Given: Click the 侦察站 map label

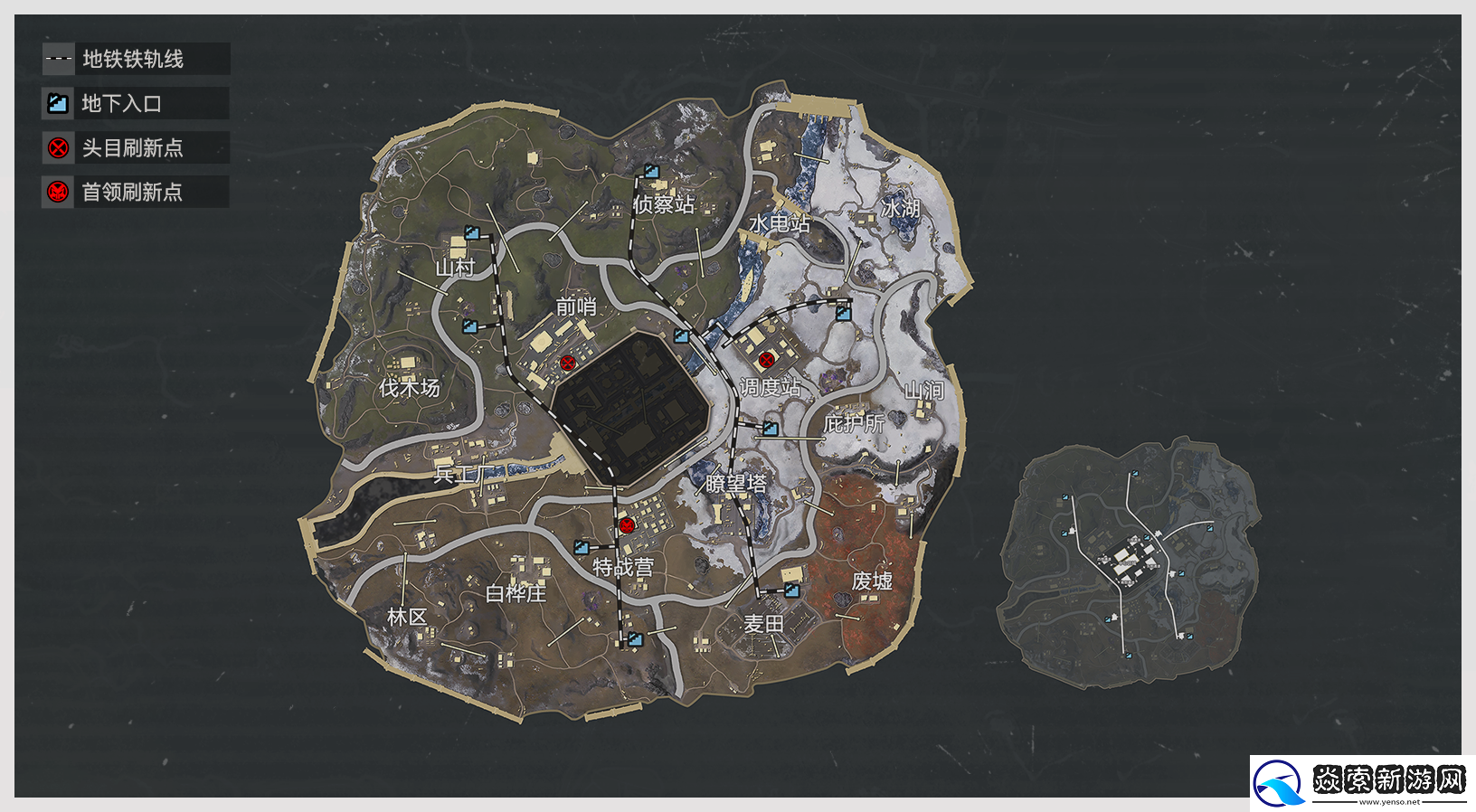Looking at the screenshot, I should click(x=664, y=205).
